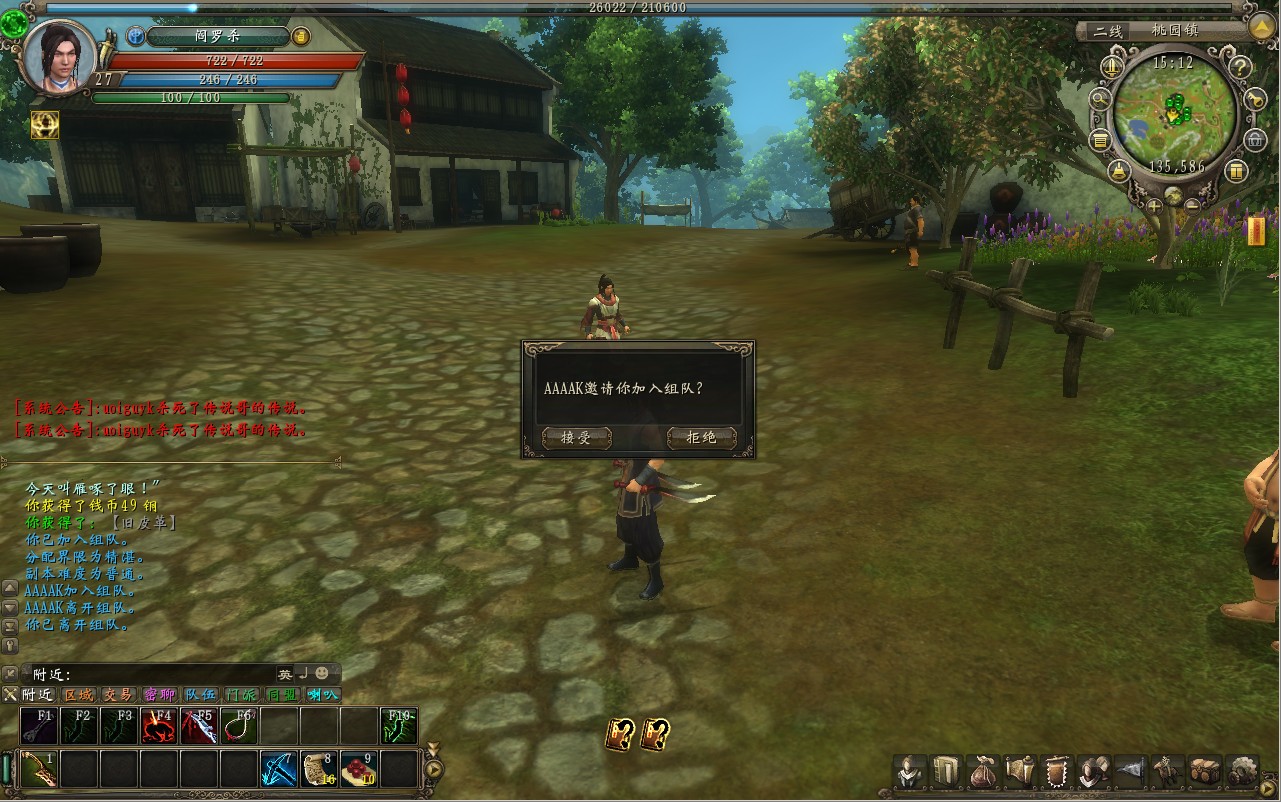
Task: Open the 密聊 whisper chat tab
Action: [x=159, y=694]
